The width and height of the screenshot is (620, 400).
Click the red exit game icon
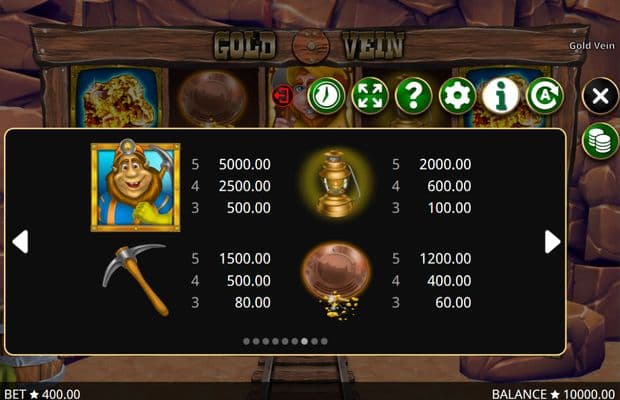(287, 96)
